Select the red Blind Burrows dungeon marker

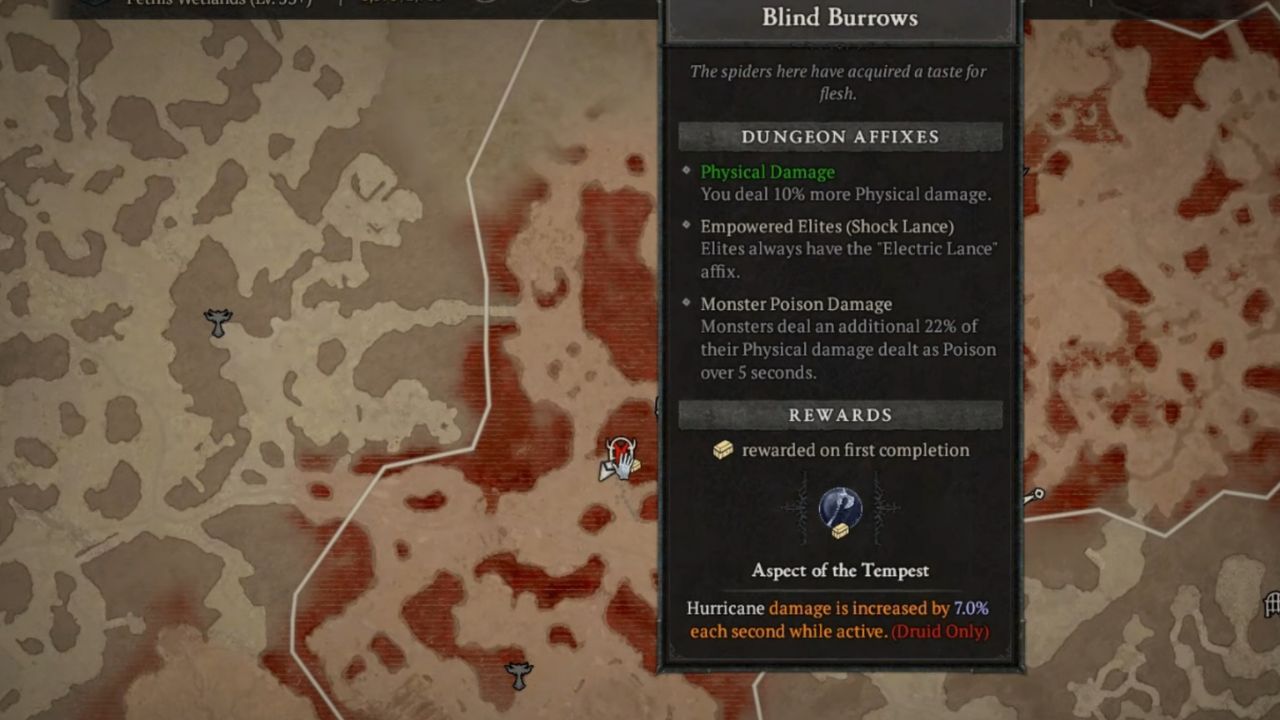[621, 451]
